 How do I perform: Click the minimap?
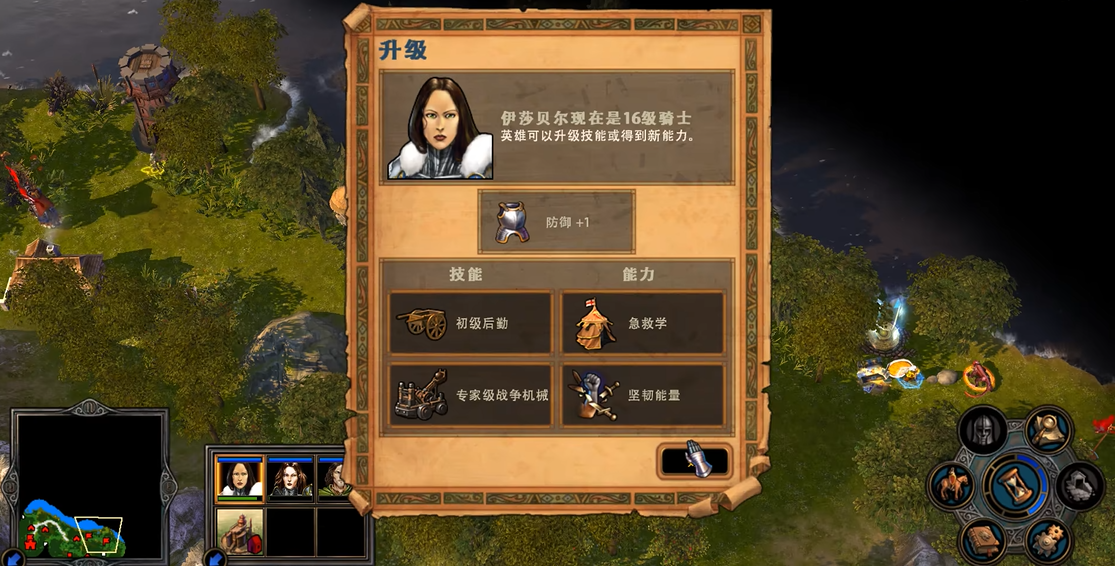pyautogui.click(x=89, y=485)
